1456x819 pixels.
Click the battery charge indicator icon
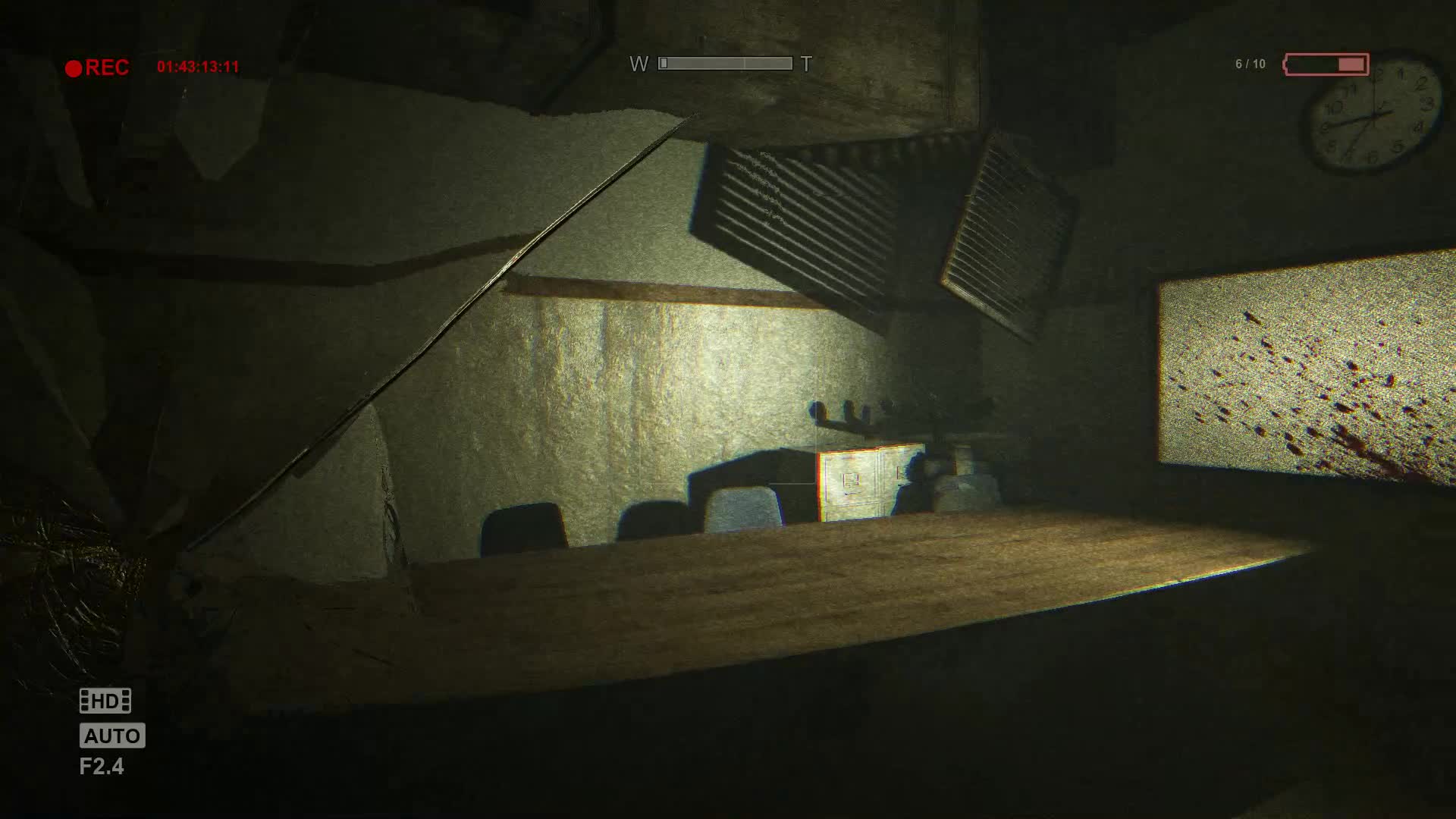tap(1326, 64)
